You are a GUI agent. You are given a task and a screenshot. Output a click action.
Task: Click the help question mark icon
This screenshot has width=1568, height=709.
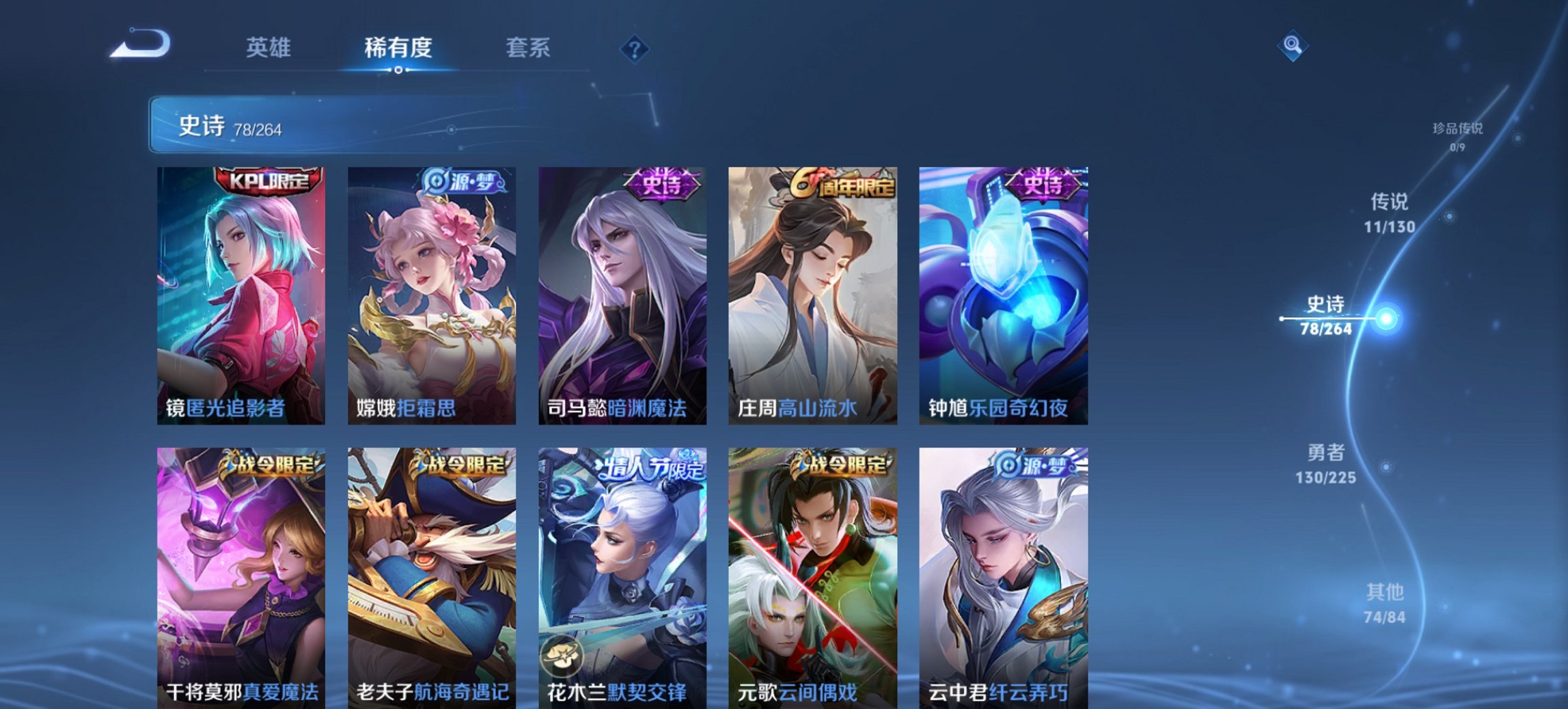[x=634, y=49]
